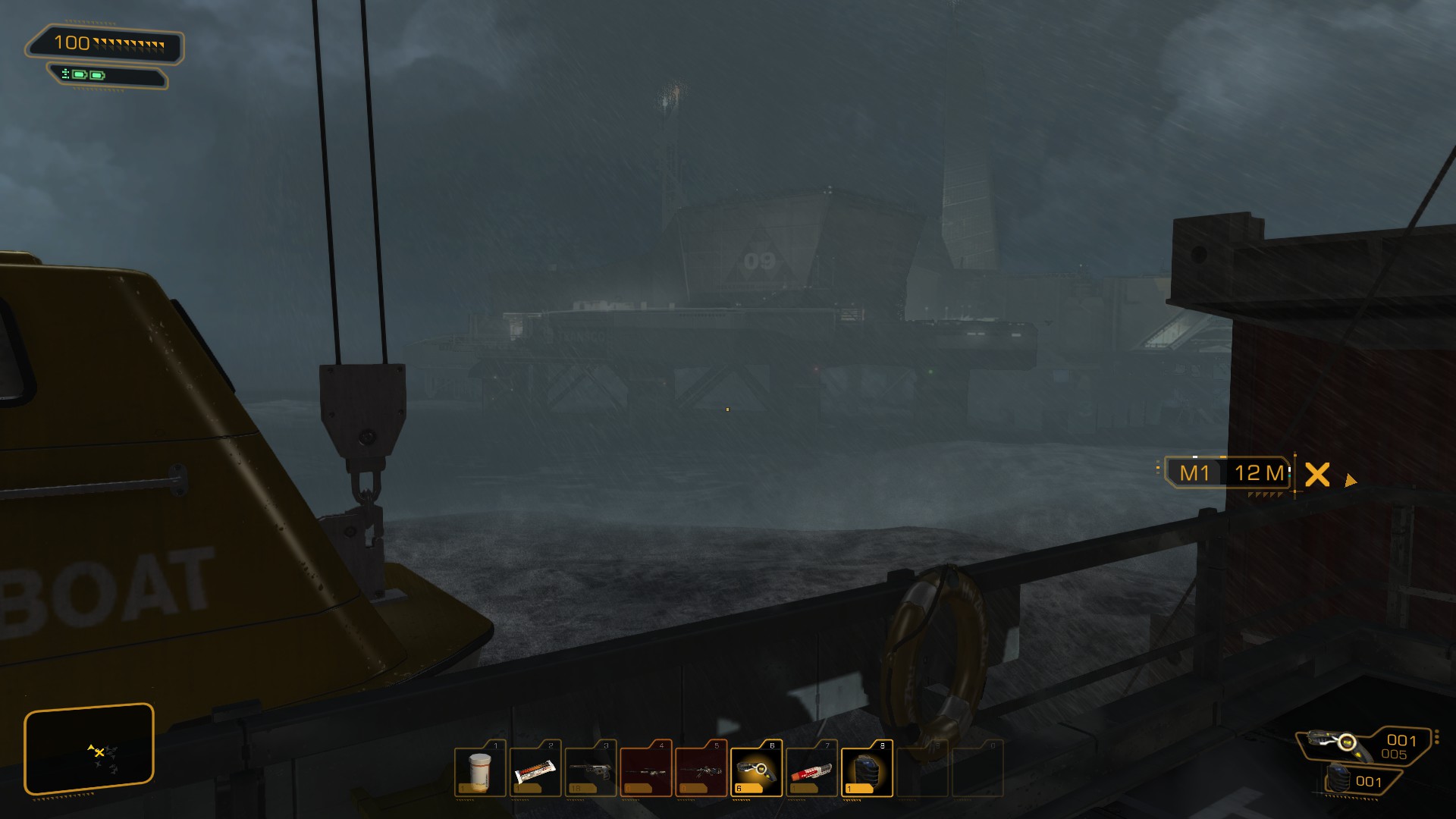This screenshot has height=819, width=1456.
Task: Select the painkiller pill bottle in slot 1
Action: click(480, 769)
